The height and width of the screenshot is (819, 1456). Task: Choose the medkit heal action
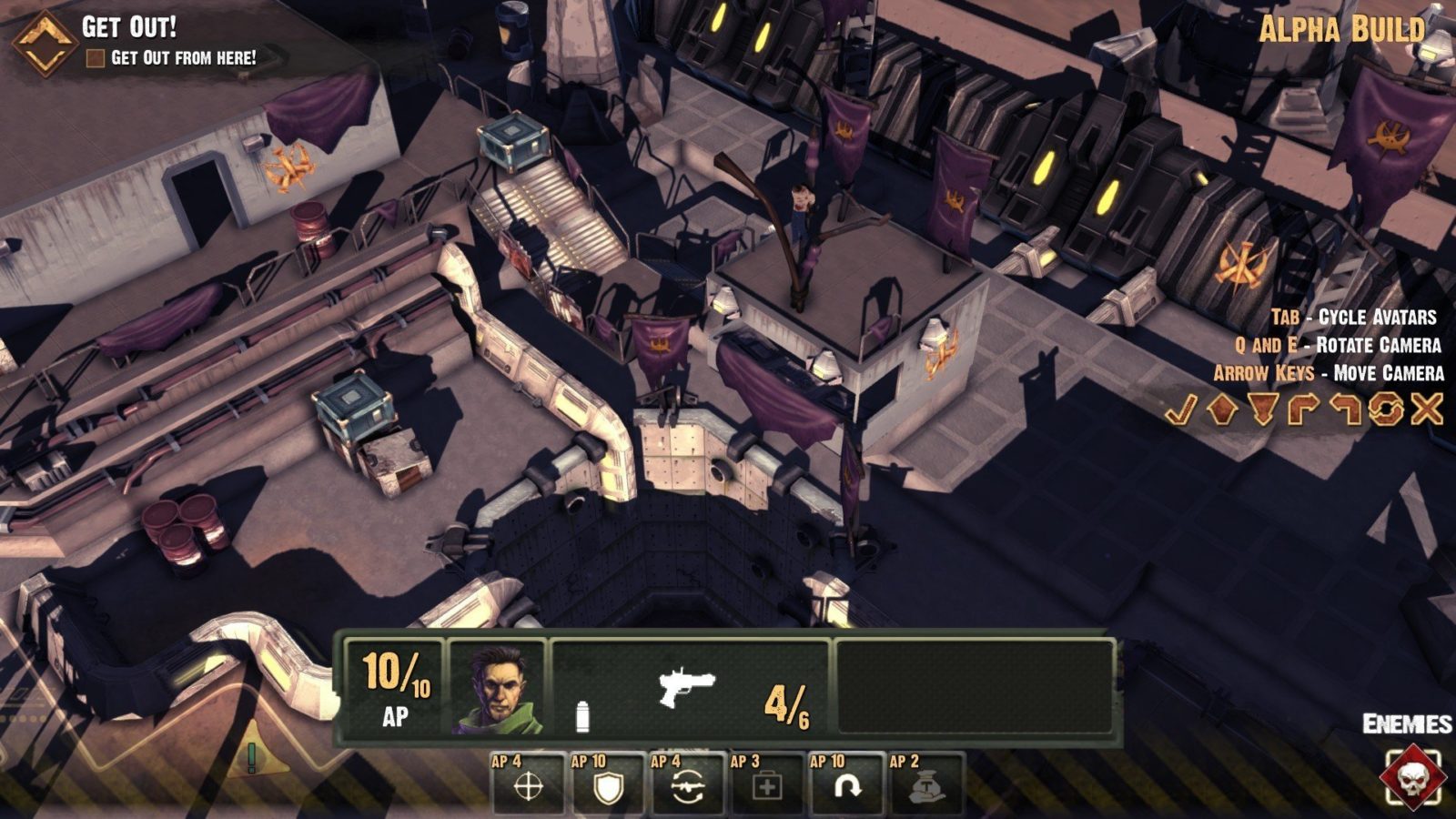click(766, 784)
